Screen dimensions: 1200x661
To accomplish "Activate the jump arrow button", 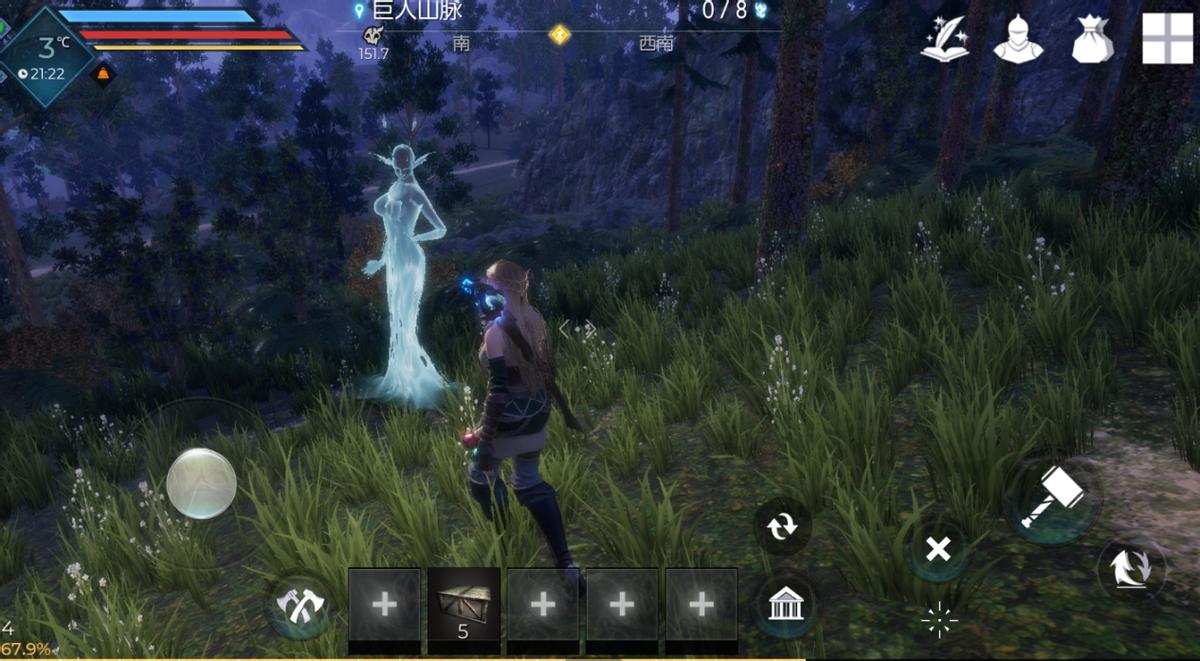I will [x=1132, y=568].
